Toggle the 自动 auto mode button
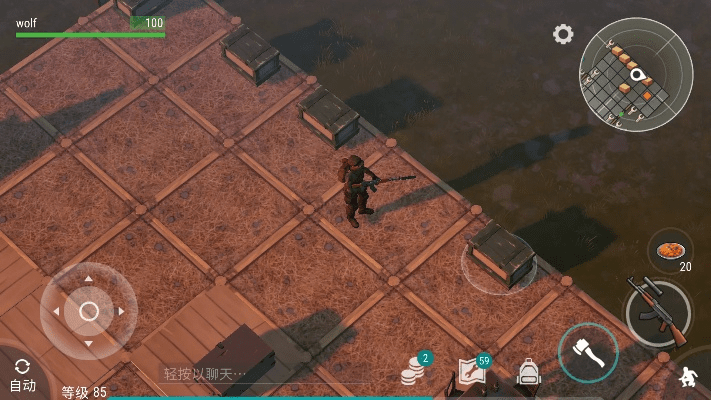 coord(22,375)
